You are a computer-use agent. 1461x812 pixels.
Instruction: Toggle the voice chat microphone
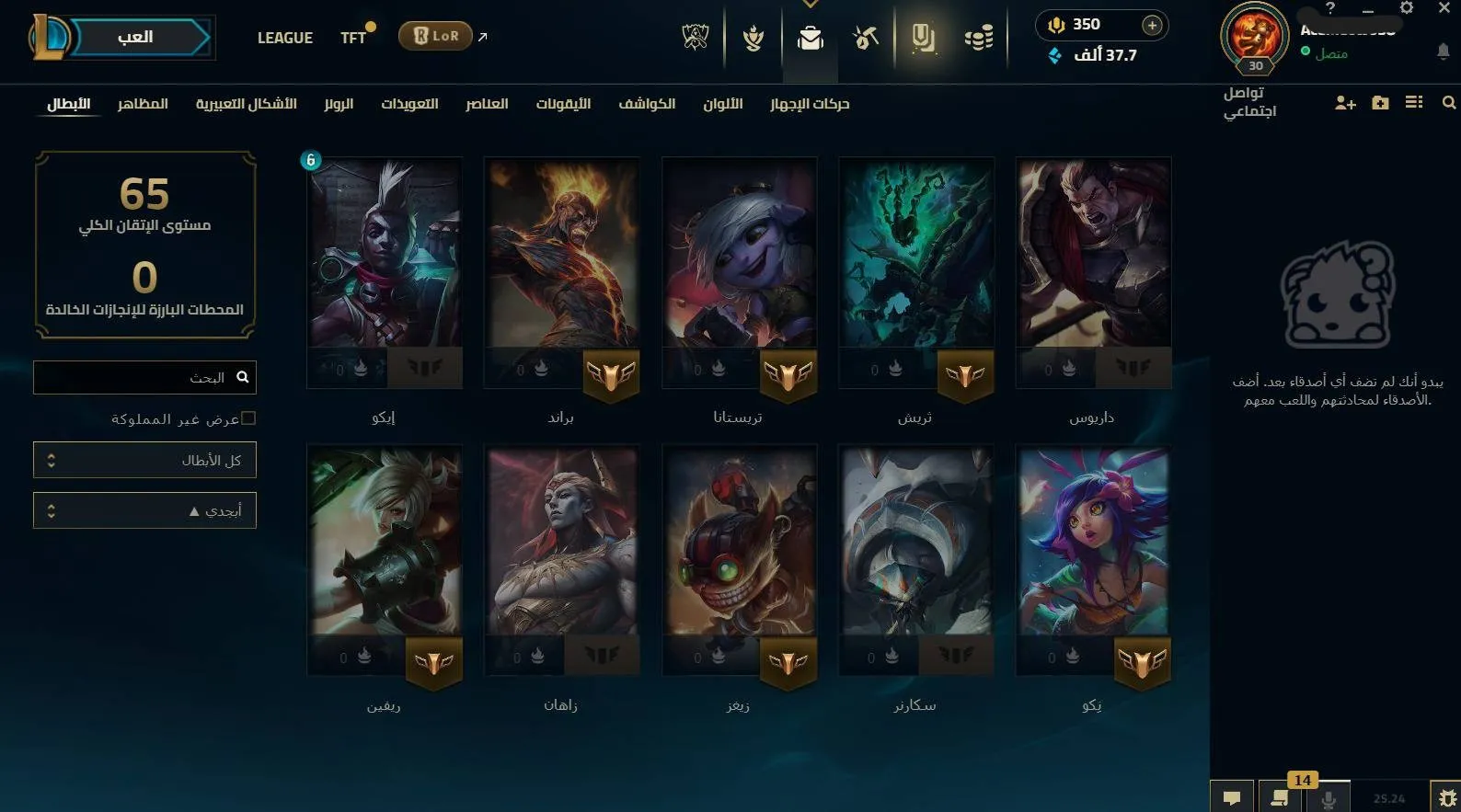coord(1329,798)
